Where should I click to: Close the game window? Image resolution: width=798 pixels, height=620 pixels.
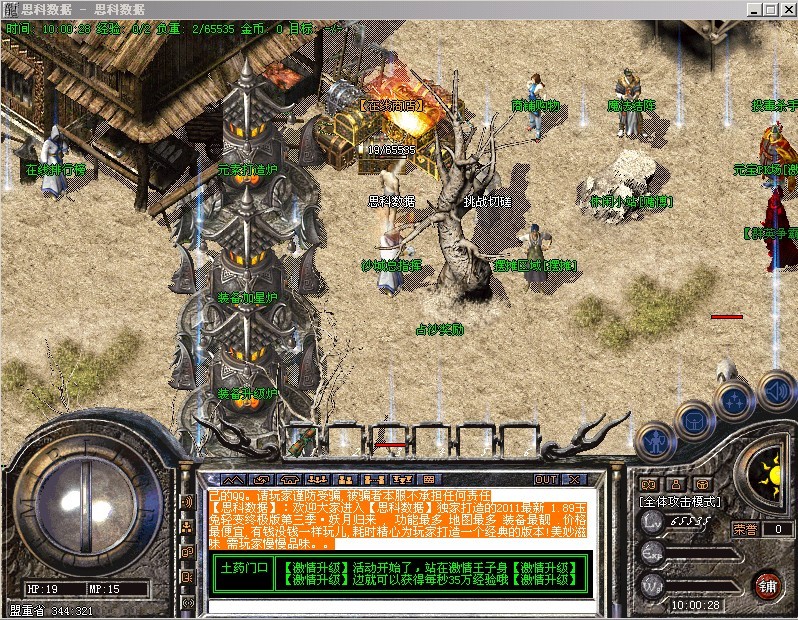click(785, 8)
